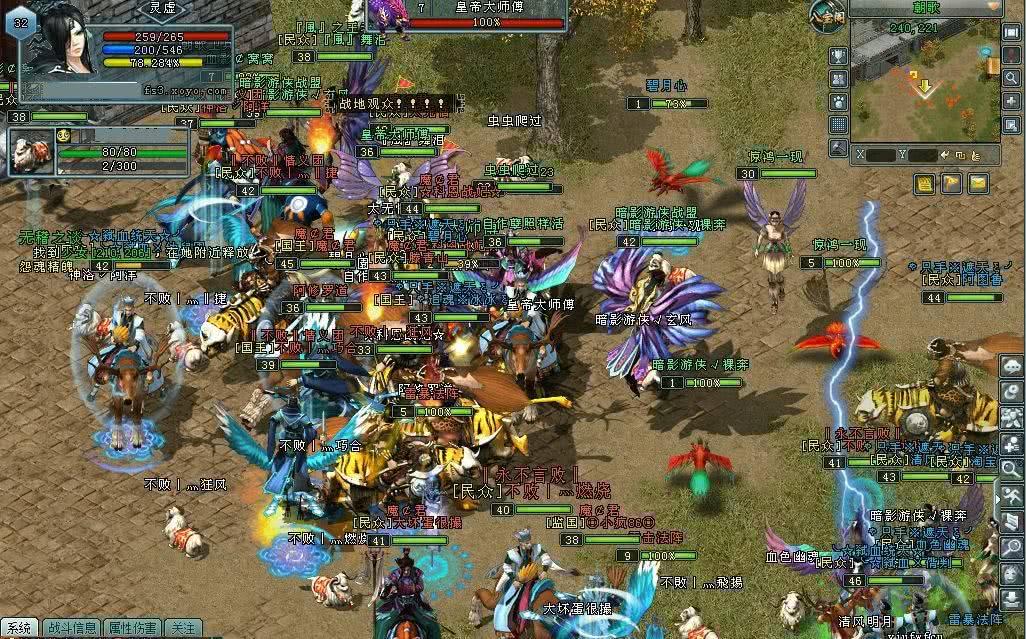Switch to the 系统 chat tab
This screenshot has width=1026, height=639.
point(19,628)
